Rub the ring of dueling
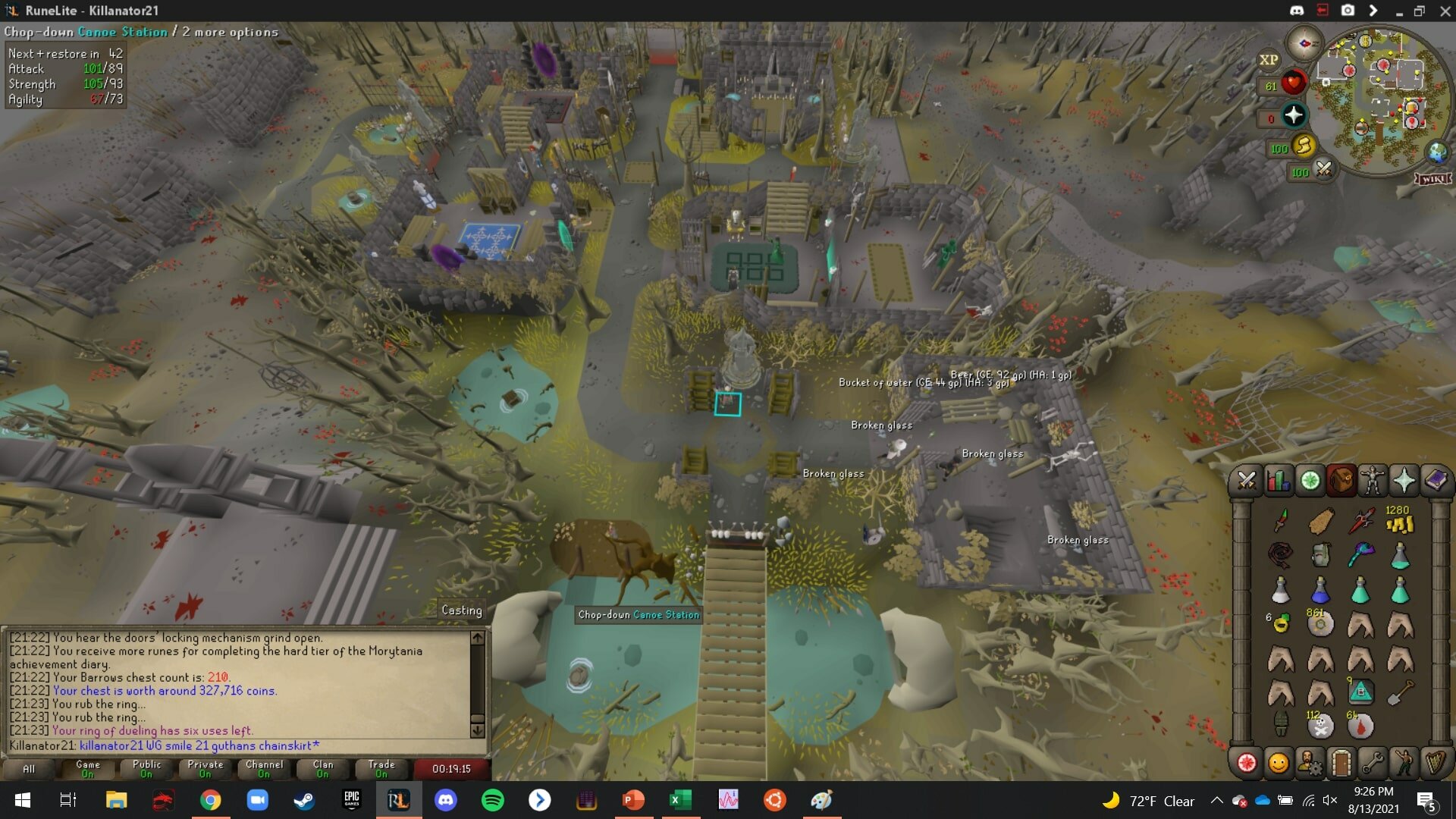The image size is (1456, 819). point(1281,623)
